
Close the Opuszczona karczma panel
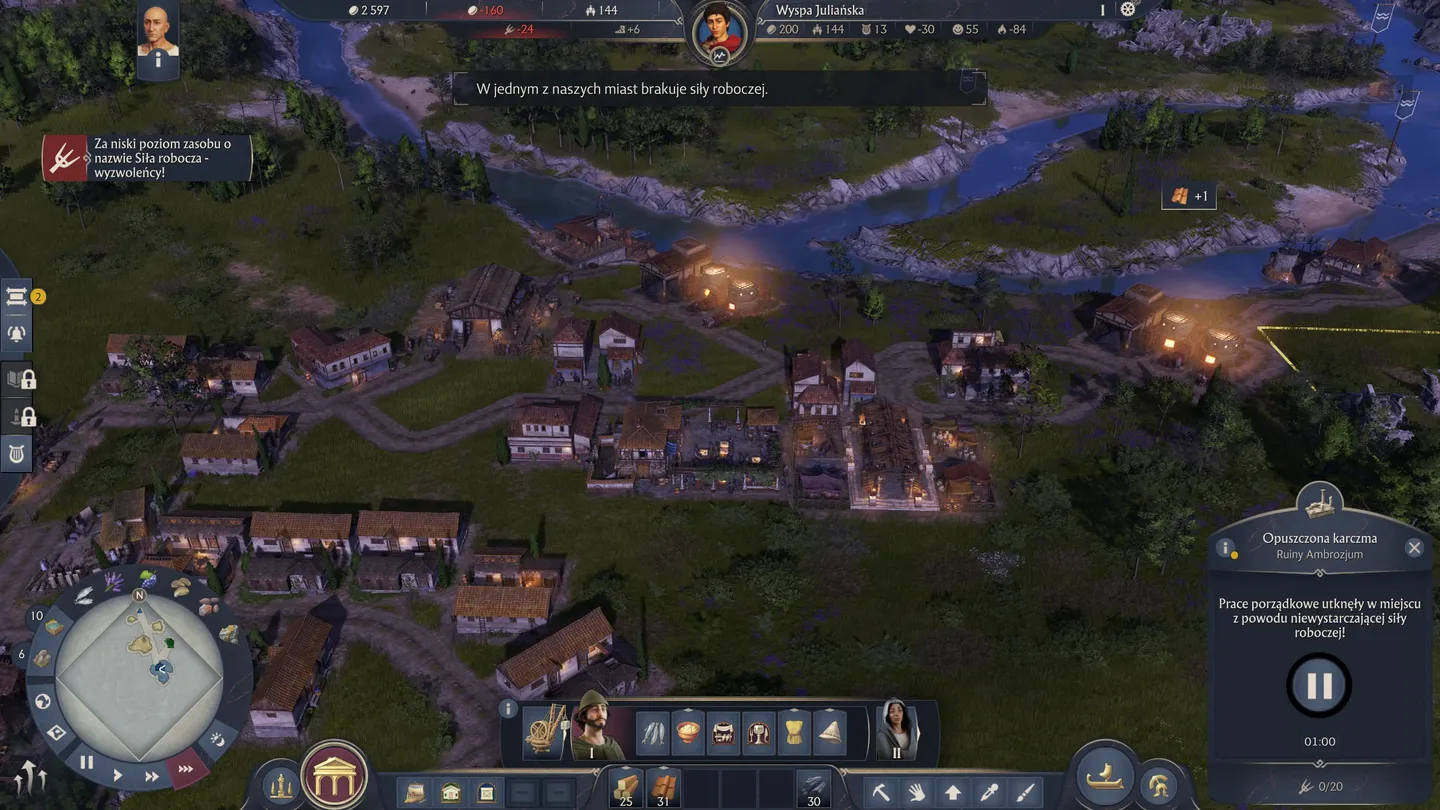point(1414,547)
